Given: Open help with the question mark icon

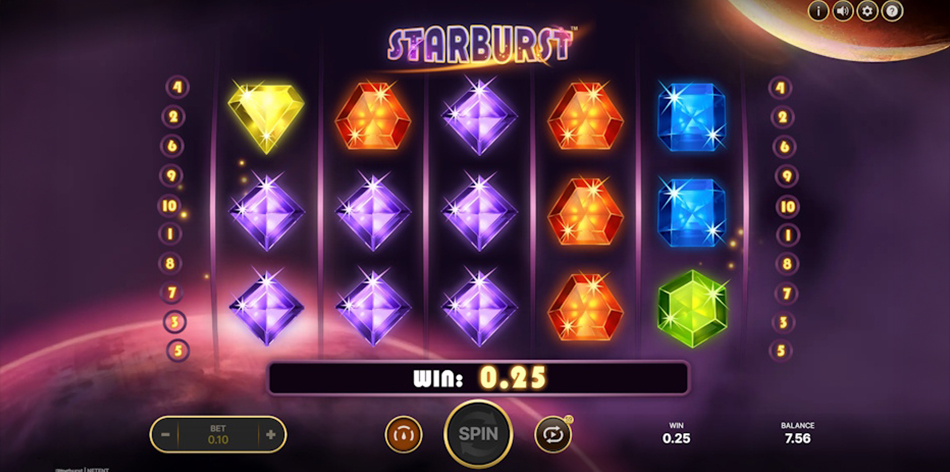Looking at the screenshot, I should [892, 12].
